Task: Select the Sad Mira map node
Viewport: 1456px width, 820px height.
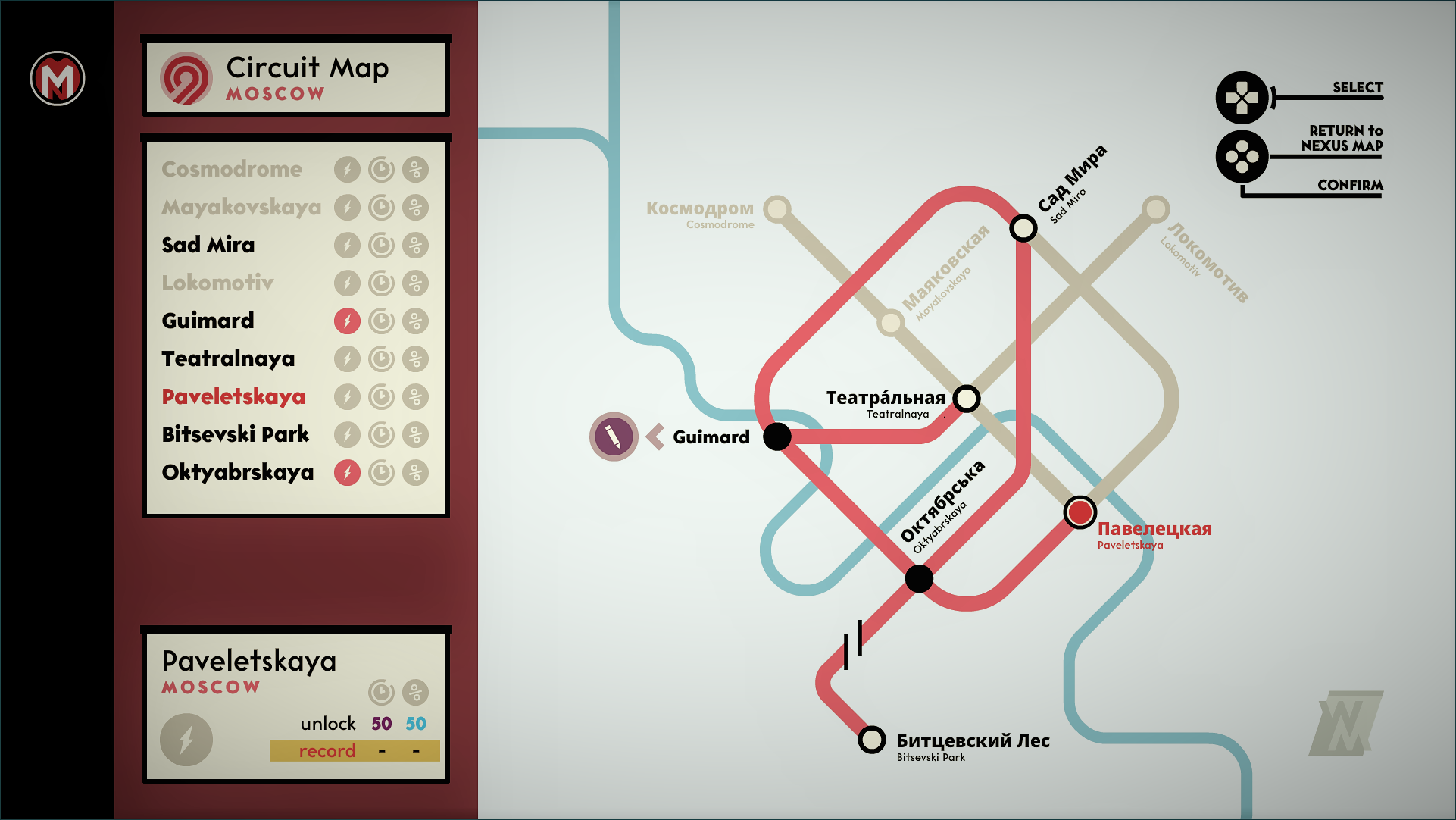Action: tap(1023, 227)
